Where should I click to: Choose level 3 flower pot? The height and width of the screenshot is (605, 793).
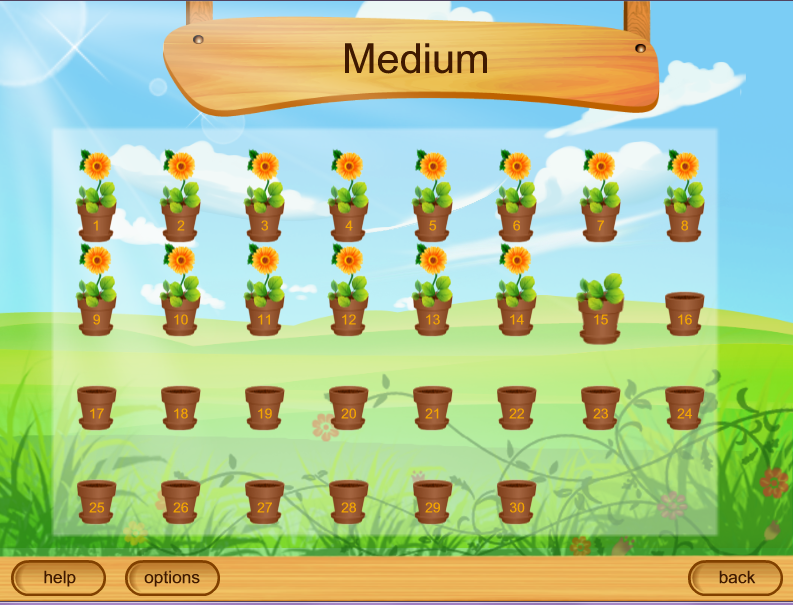tap(264, 219)
